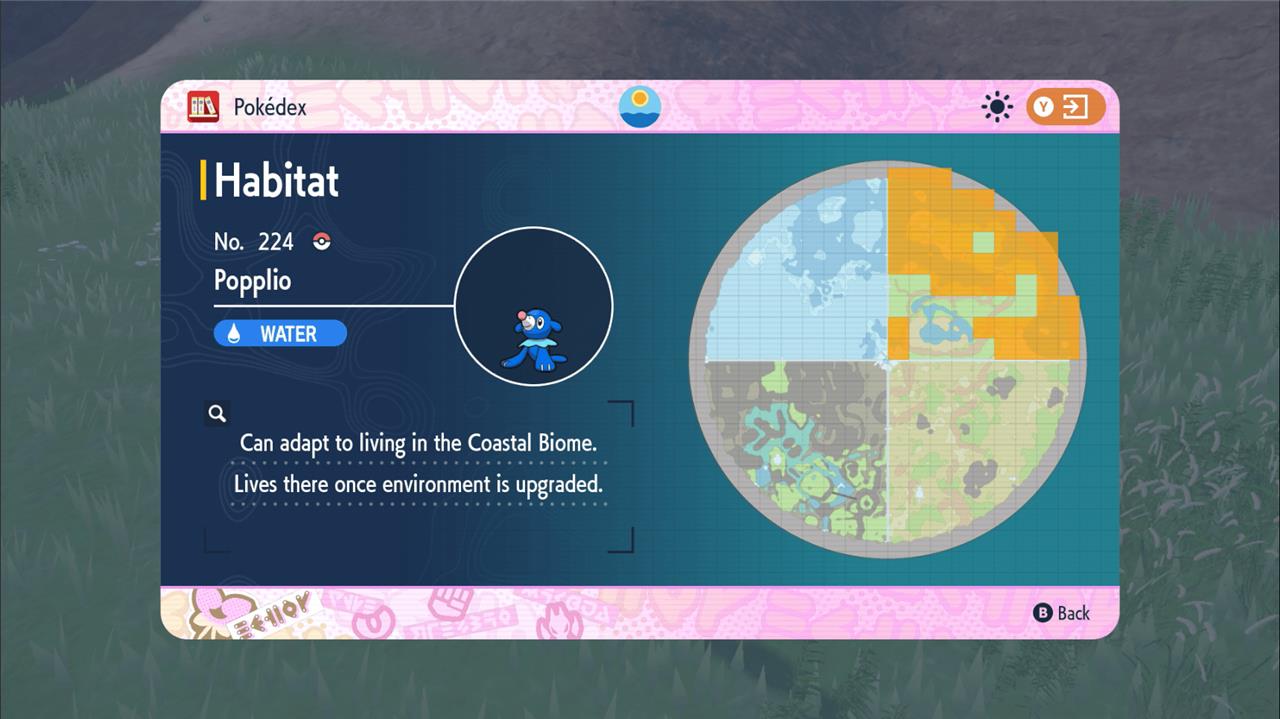Screen dimensions: 1280x719
Task: Select the exit arrow button
Action: click(x=1065, y=107)
